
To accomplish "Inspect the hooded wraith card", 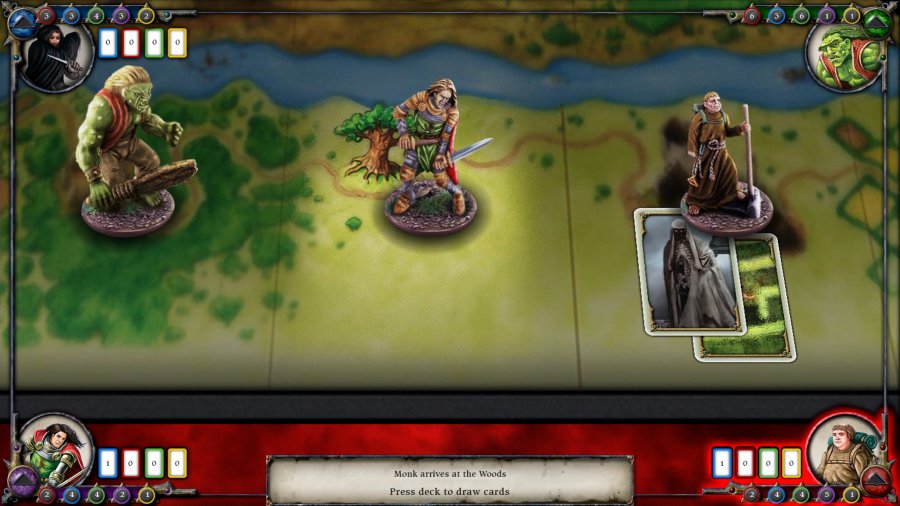I will click(688, 272).
